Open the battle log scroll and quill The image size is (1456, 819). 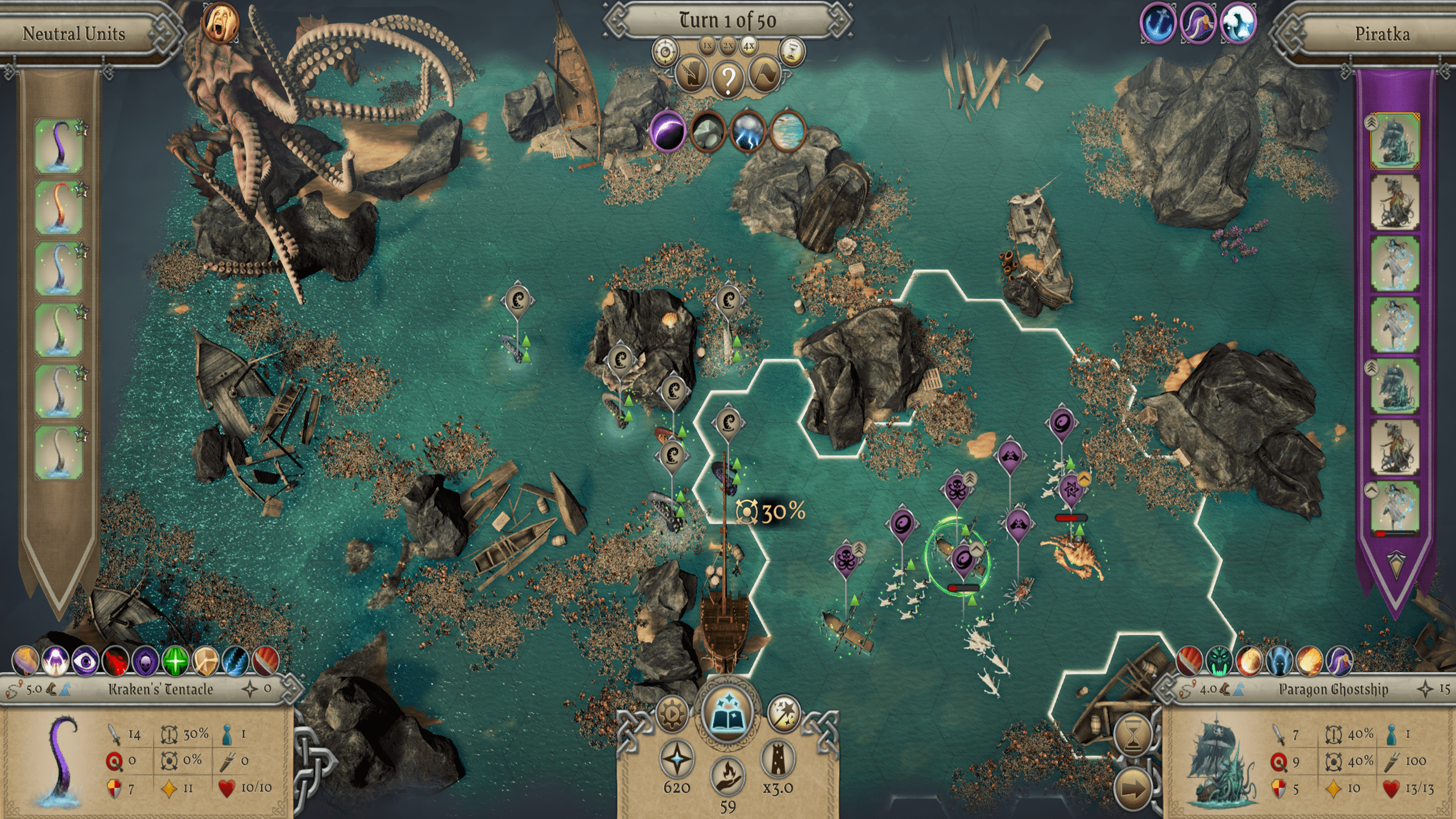tap(692, 76)
